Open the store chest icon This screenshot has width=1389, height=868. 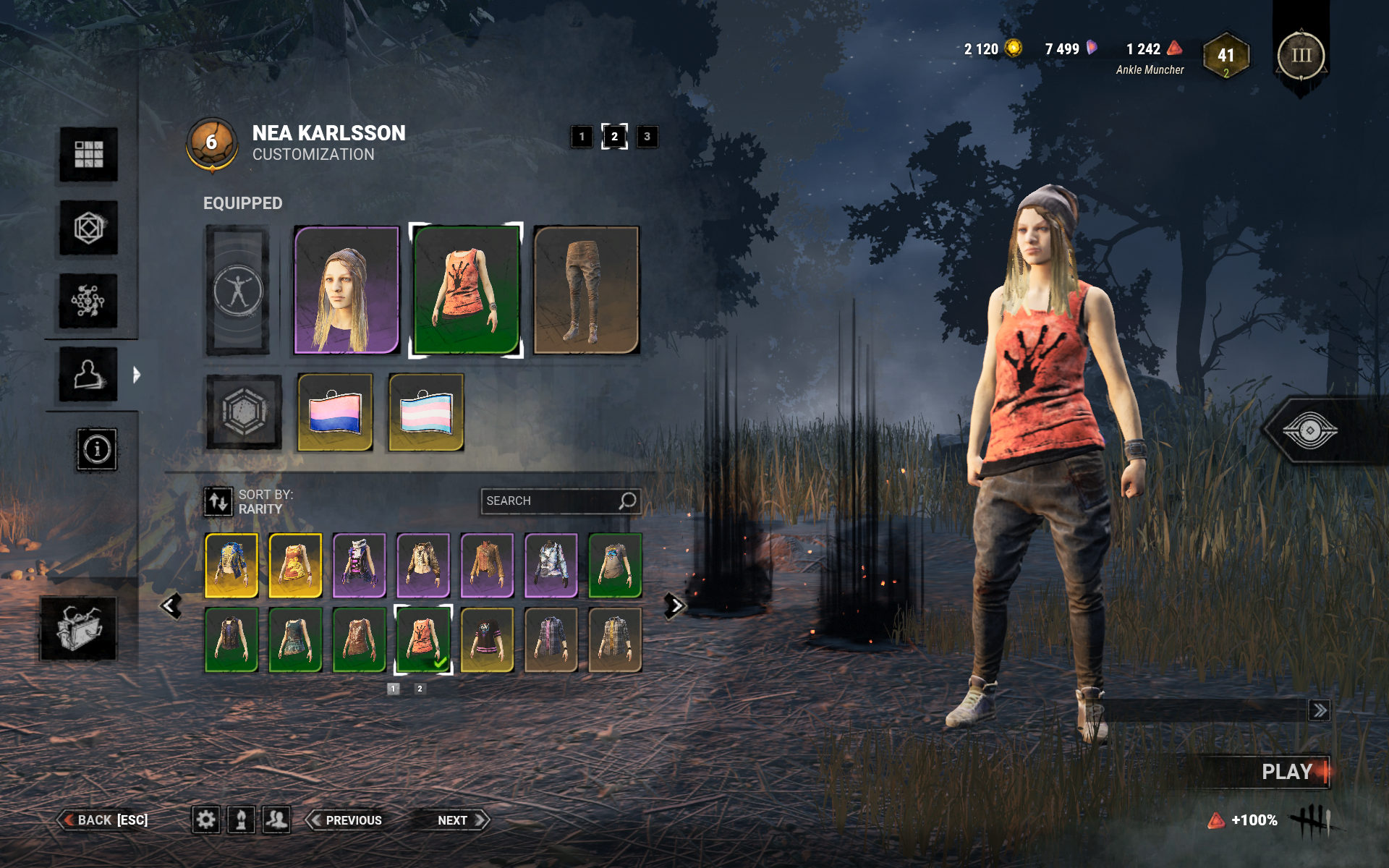[78, 628]
